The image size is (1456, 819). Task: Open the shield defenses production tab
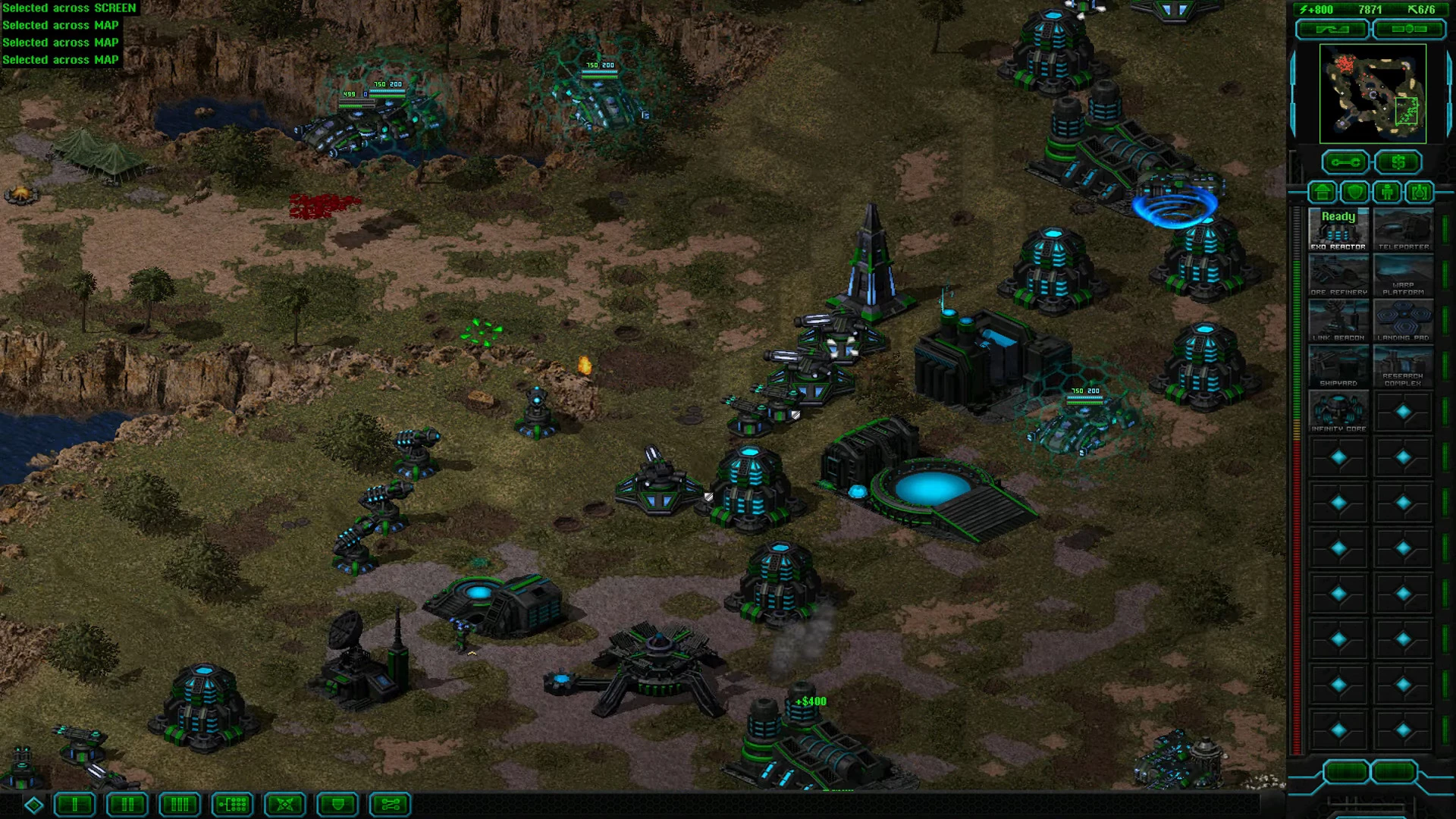(x=1355, y=192)
